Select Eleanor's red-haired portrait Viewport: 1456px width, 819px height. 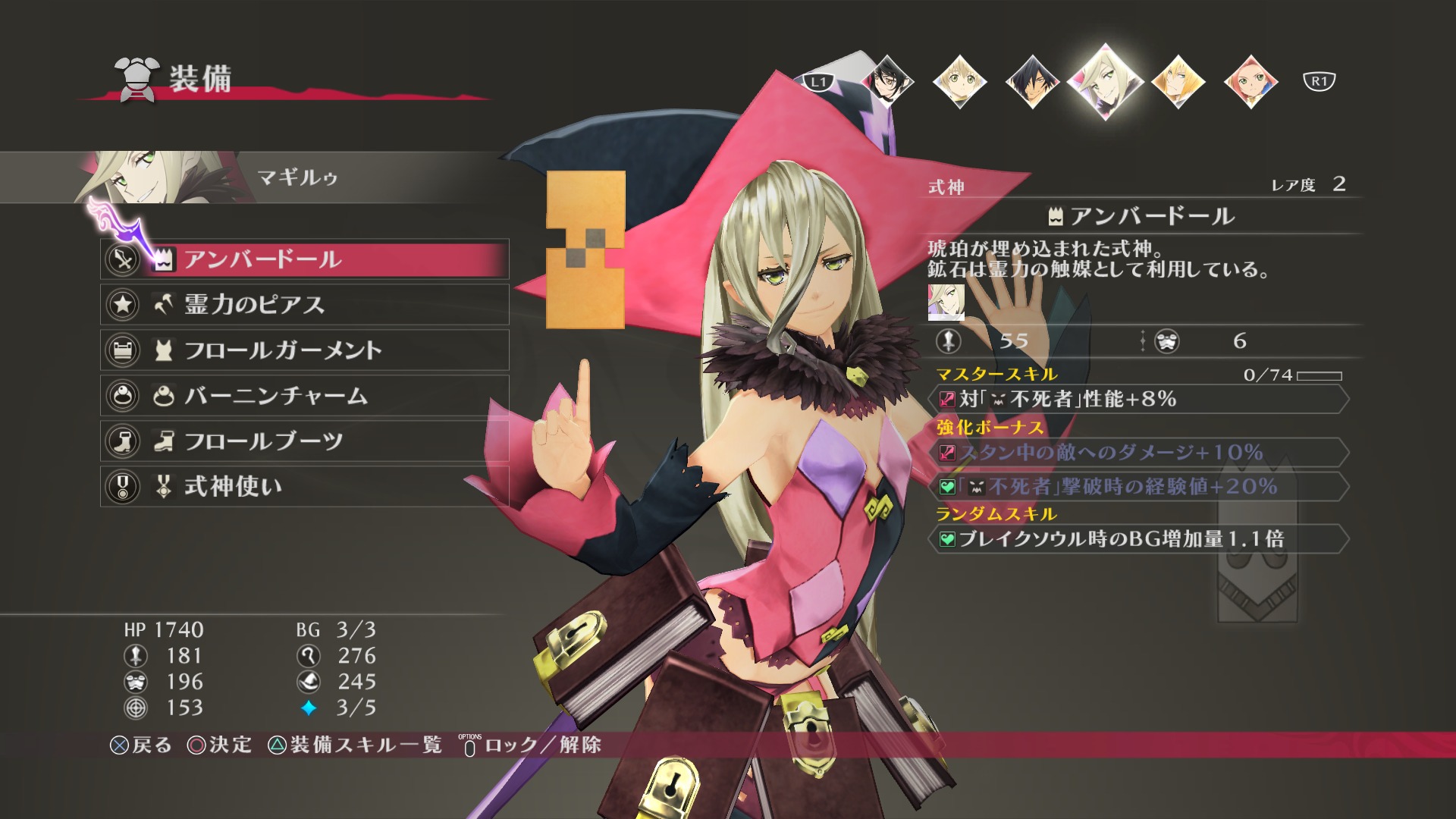1250,81
